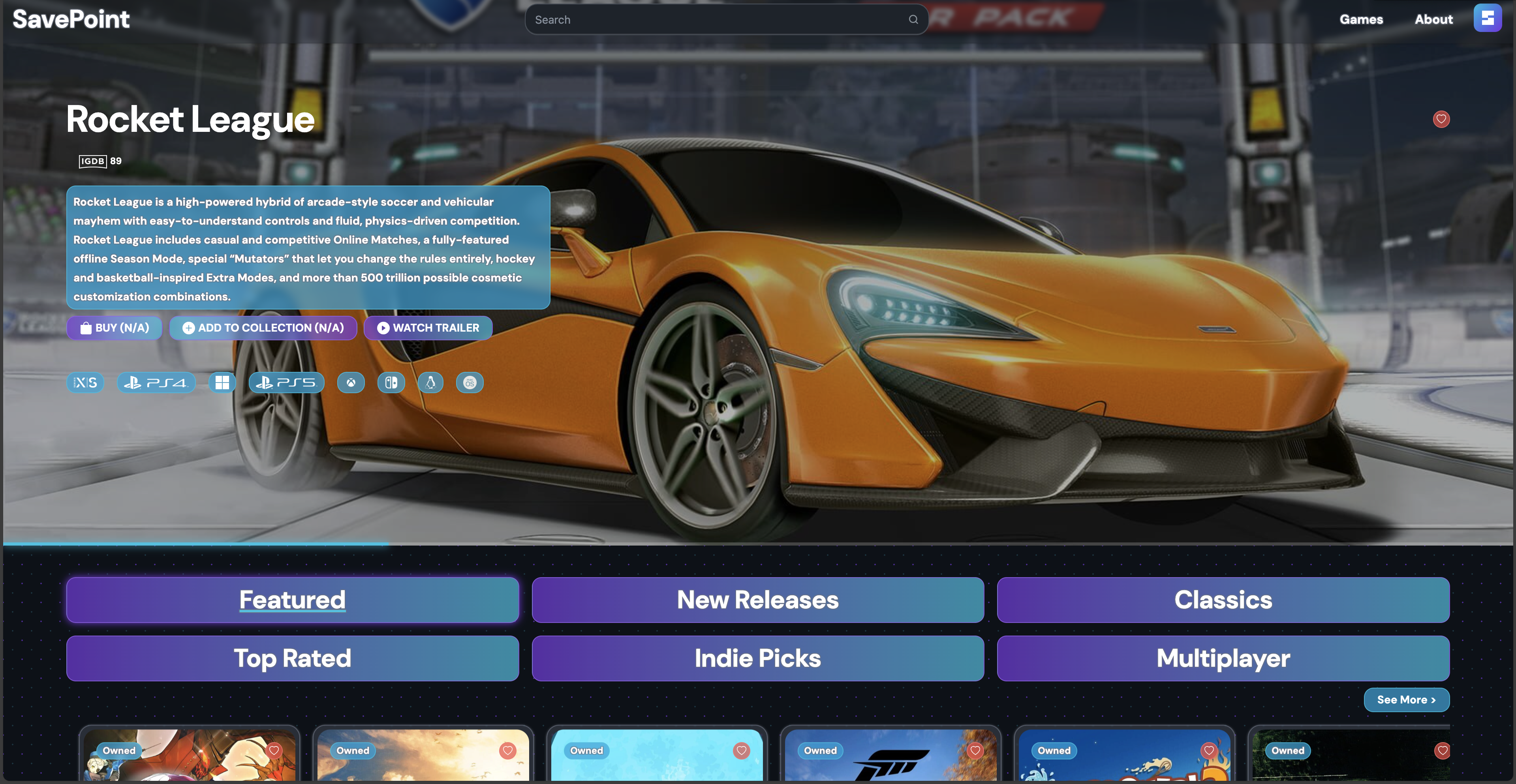
Task: Click the Xbox Series X|S platform badge
Action: (85, 382)
